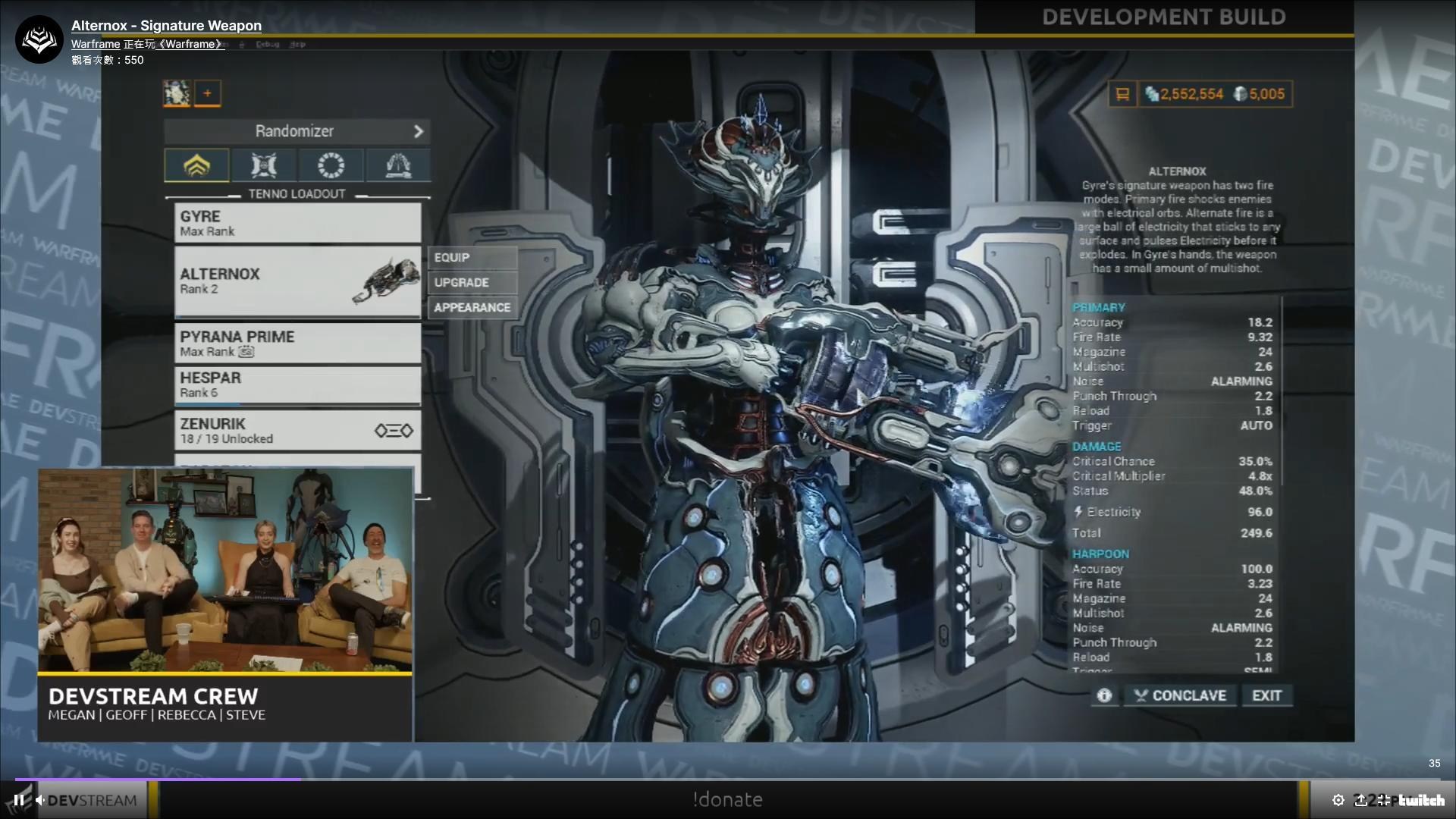
Task: Select the Tenno Loadout chevron tab icon
Action: tap(196, 165)
